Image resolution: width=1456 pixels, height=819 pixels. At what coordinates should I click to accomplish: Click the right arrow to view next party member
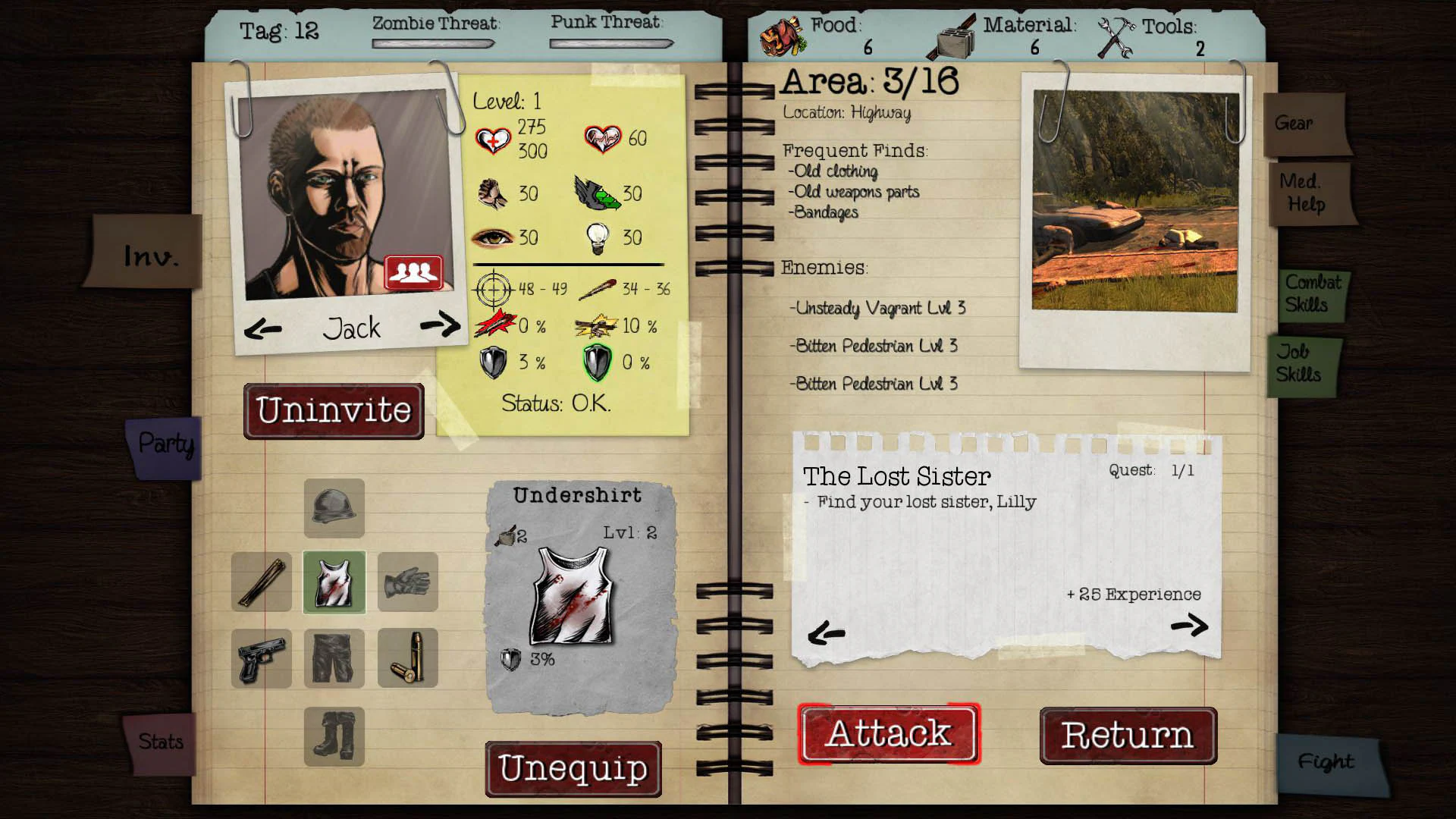click(x=441, y=325)
